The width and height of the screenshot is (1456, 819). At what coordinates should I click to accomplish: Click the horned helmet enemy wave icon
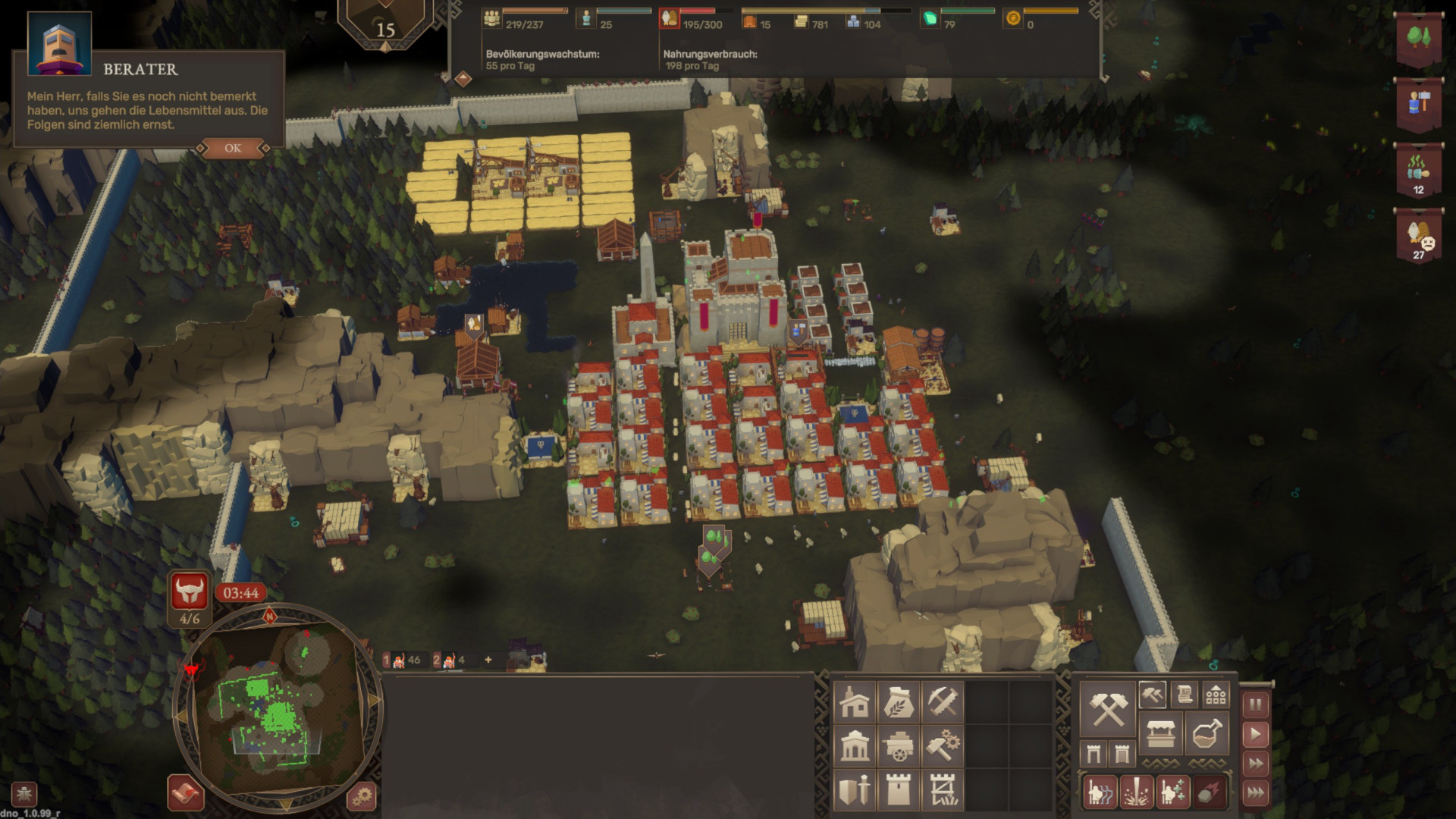click(189, 591)
